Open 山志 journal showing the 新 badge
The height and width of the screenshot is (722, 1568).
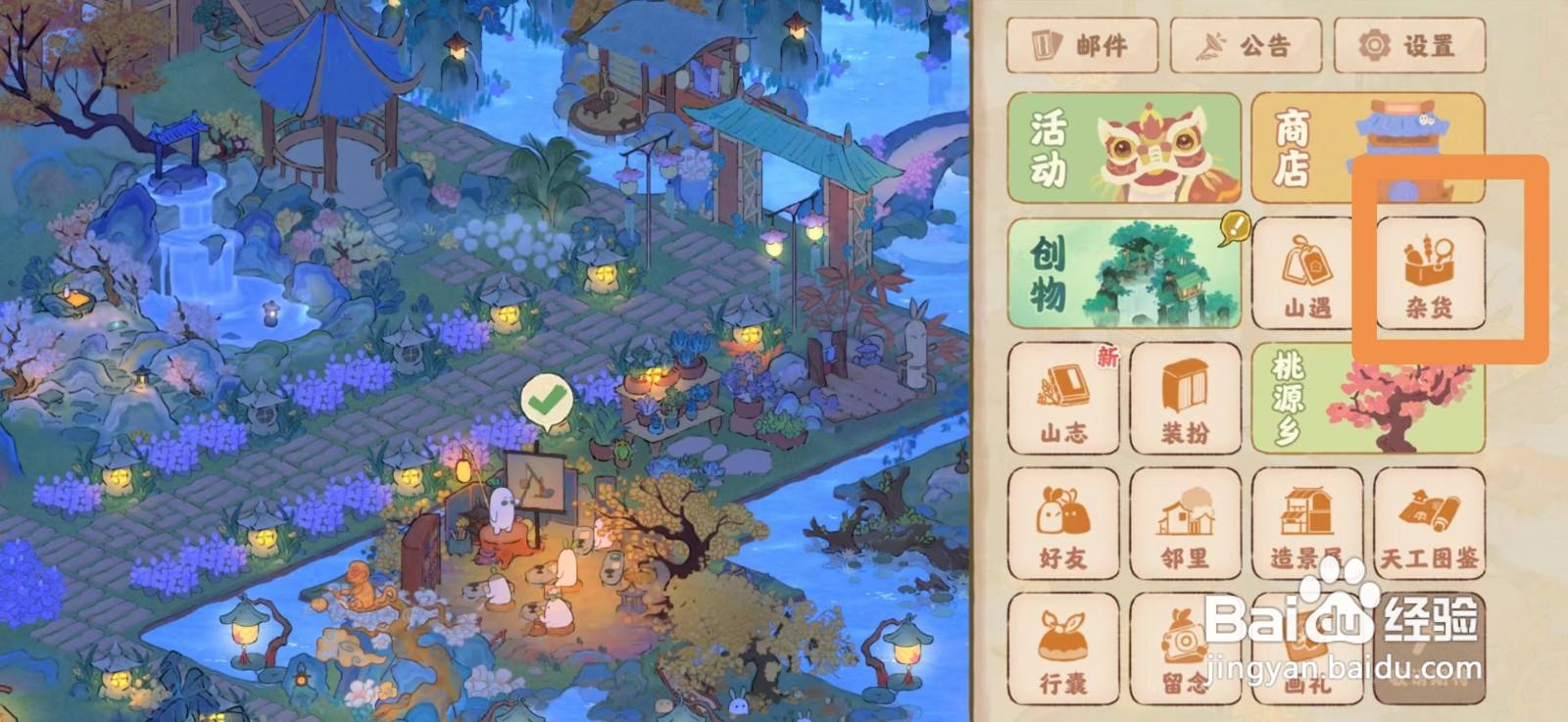[1063, 399]
